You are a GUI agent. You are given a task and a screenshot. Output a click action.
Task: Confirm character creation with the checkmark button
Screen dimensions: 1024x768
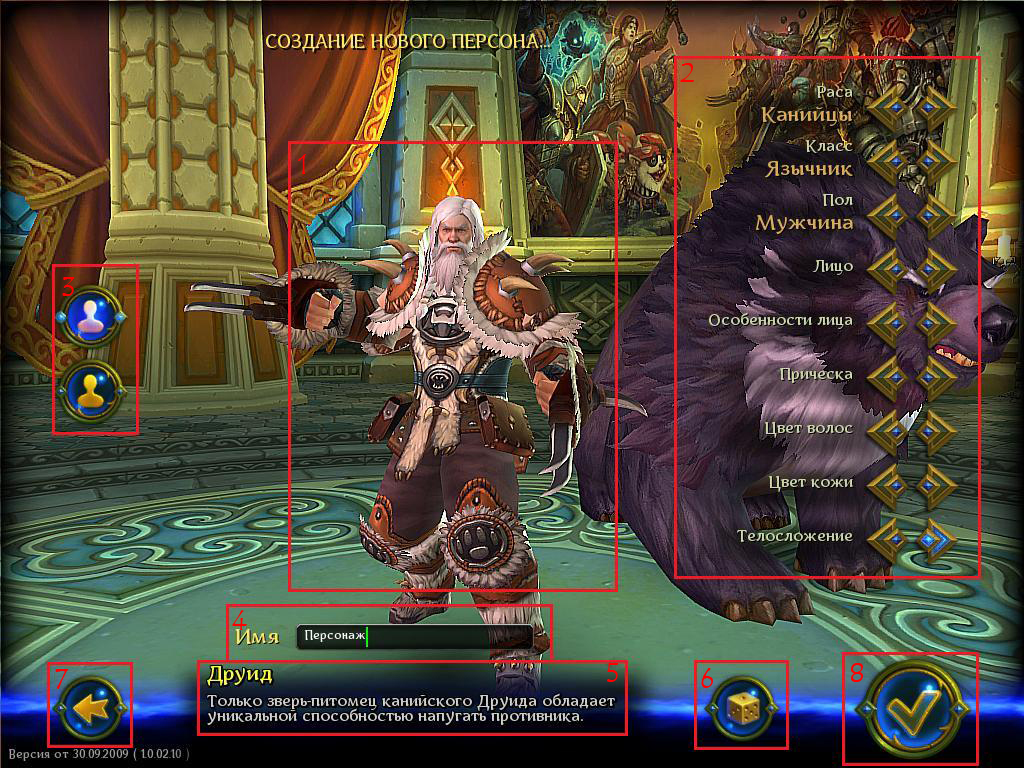coord(911,707)
